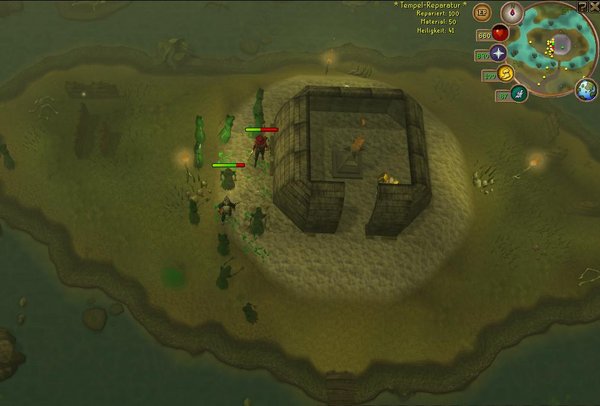
Task: Open the world map globe
Action: 586,91
